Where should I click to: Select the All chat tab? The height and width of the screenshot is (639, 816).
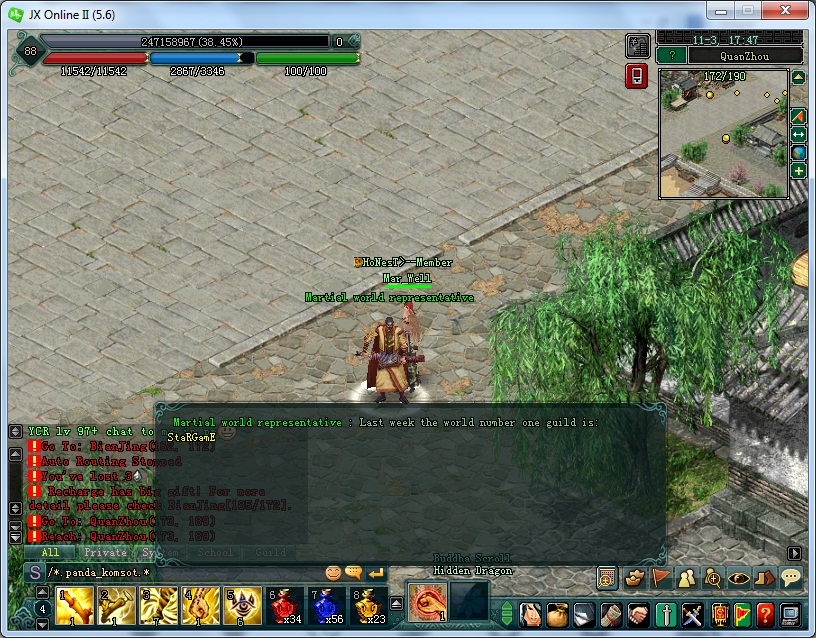pos(50,552)
